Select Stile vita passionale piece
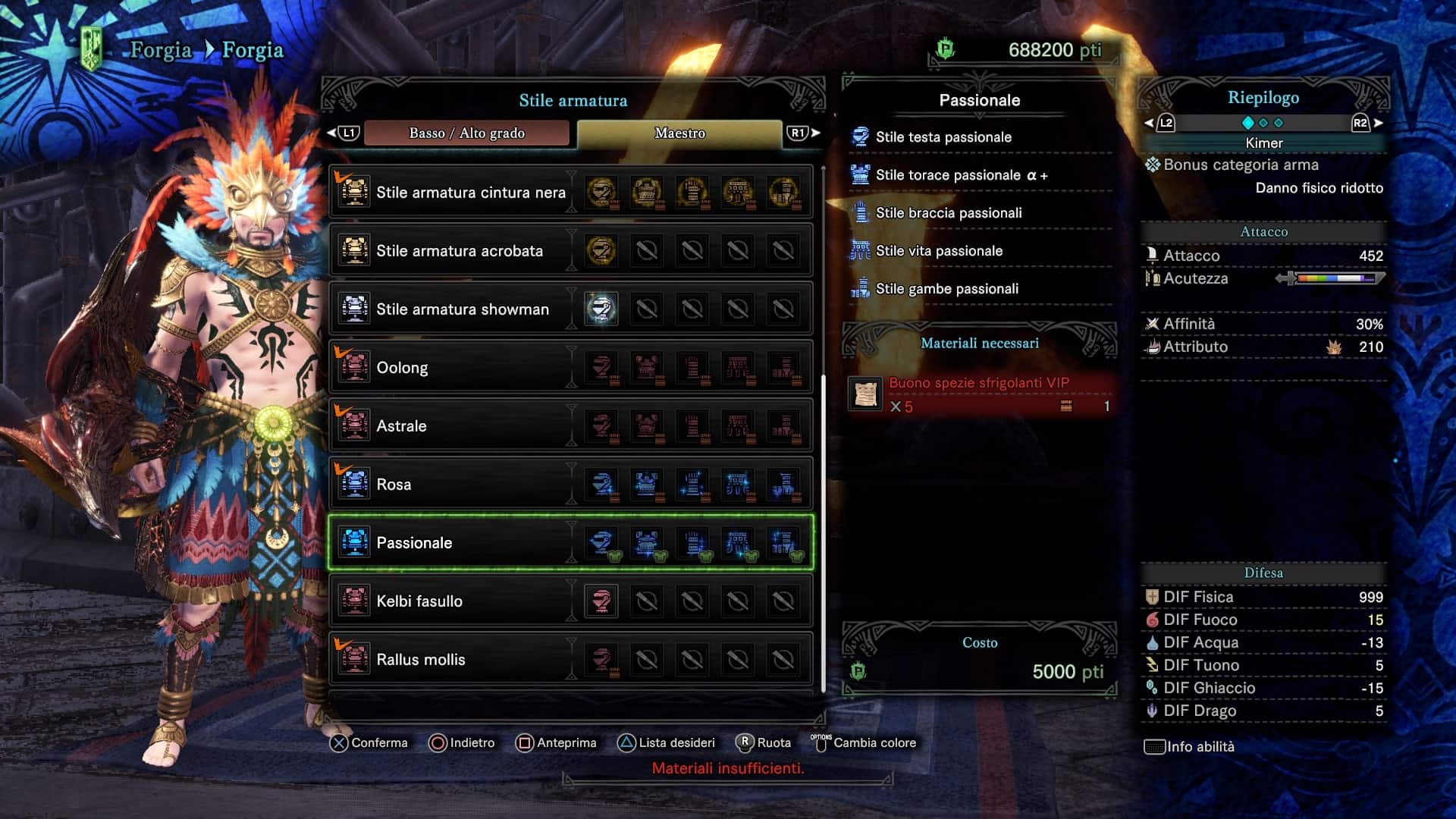This screenshot has height=819, width=1456. point(939,251)
